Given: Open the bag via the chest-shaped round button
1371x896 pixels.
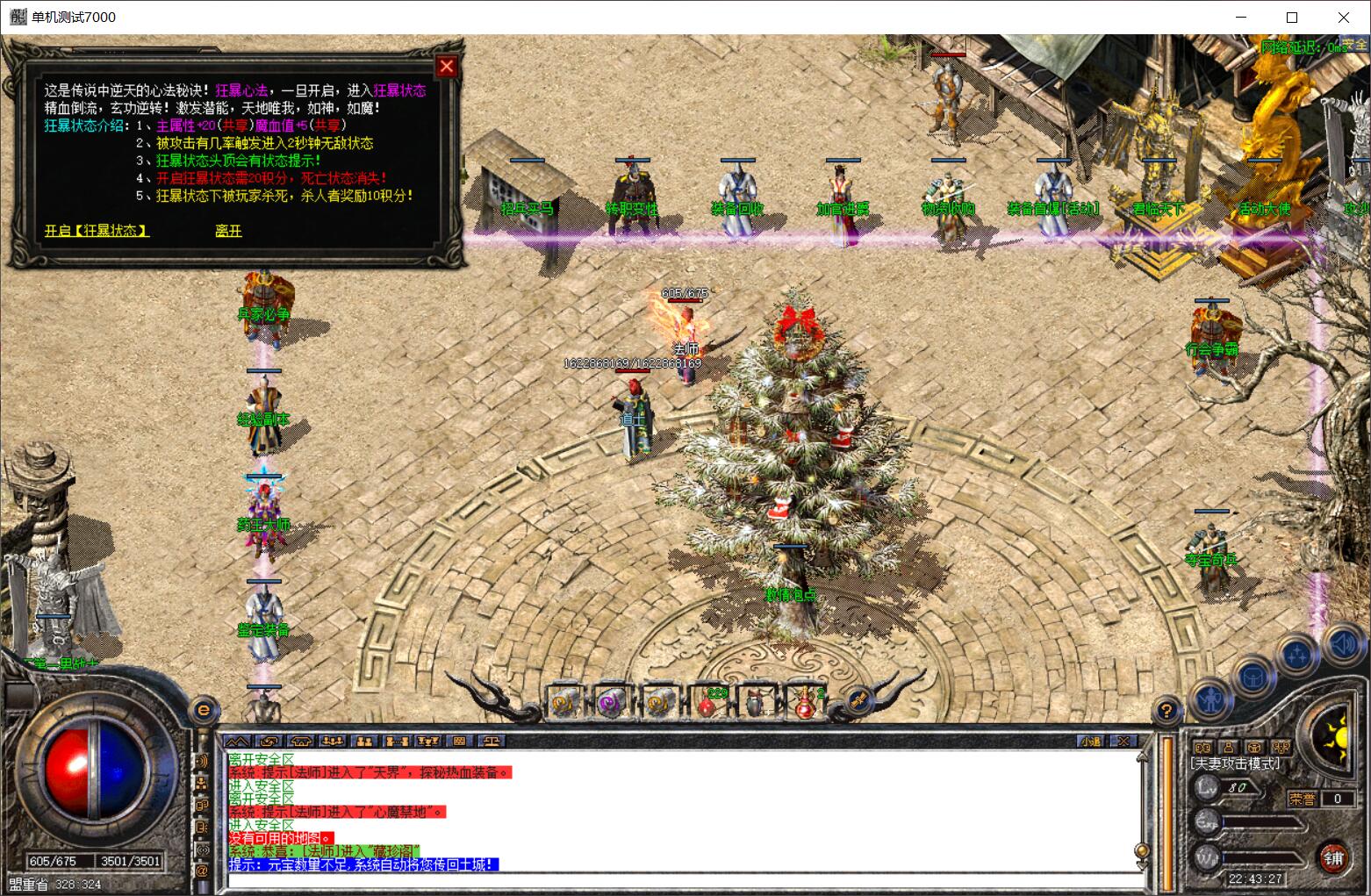Looking at the screenshot, I should click(1253, 677).
